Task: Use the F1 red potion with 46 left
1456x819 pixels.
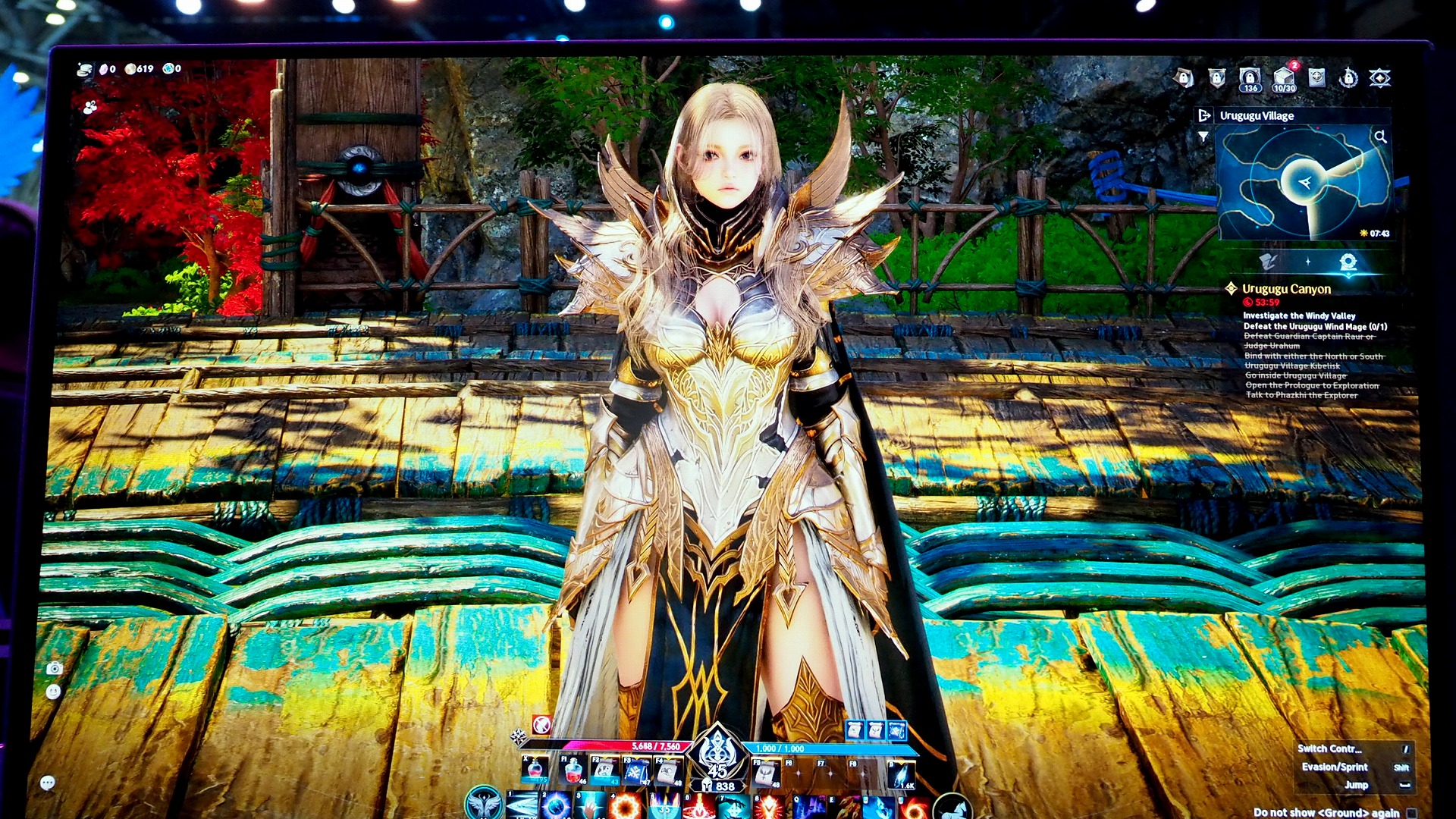Action: pos(573,770)
